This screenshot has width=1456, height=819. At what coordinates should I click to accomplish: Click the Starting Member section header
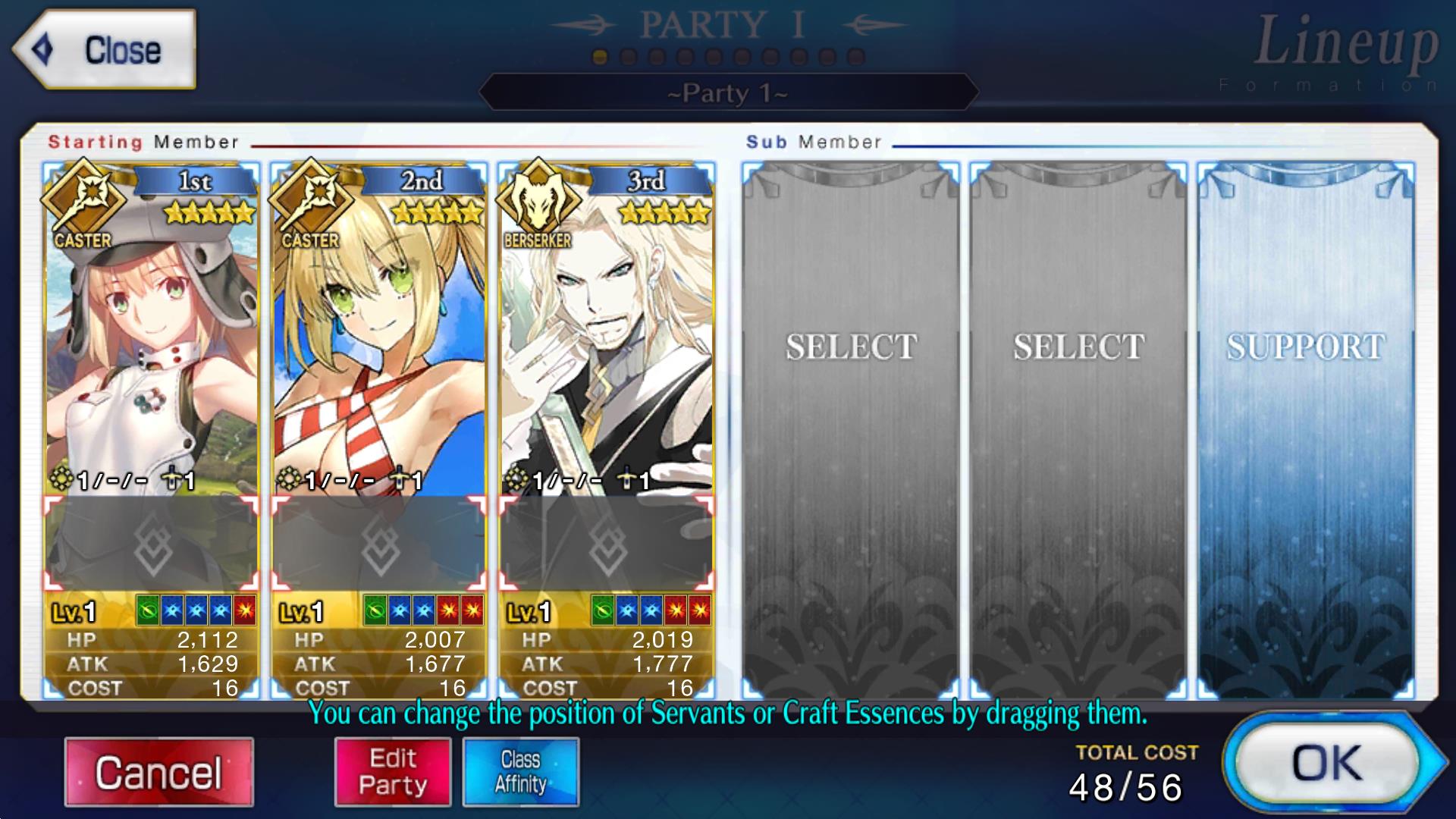coord(144,141)
